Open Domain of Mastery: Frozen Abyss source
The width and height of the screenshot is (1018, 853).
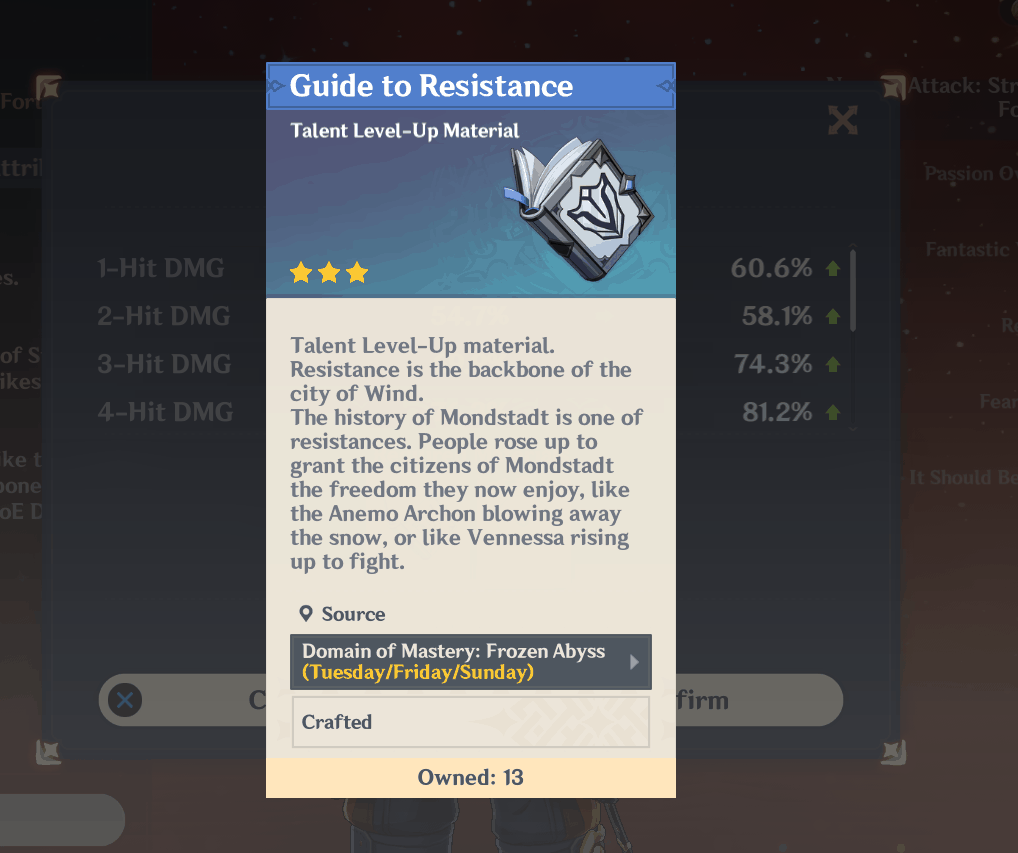click(x=470, y=662)
